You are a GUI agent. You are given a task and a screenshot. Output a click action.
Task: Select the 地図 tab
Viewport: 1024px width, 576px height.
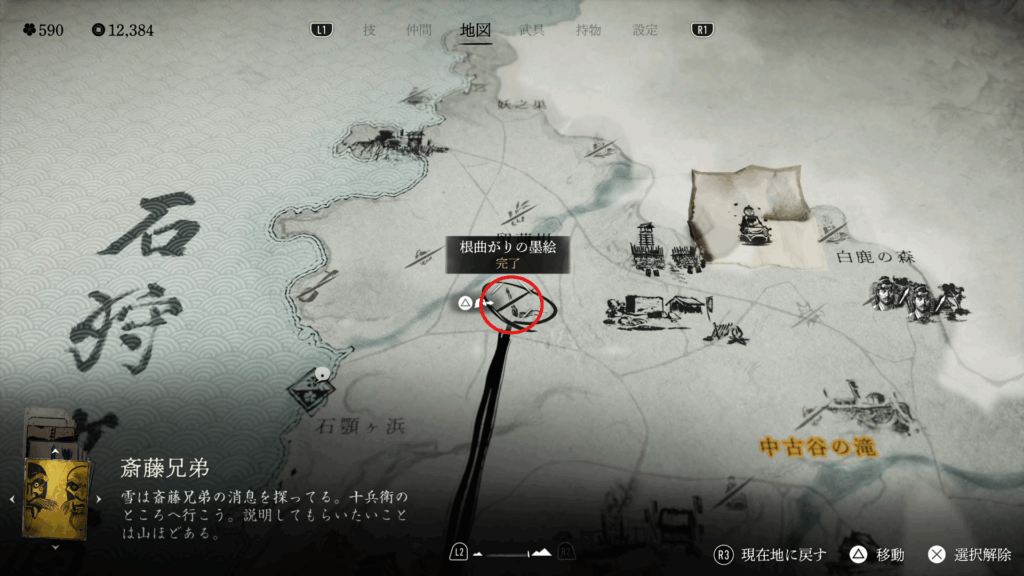click(x=475, y=30)
